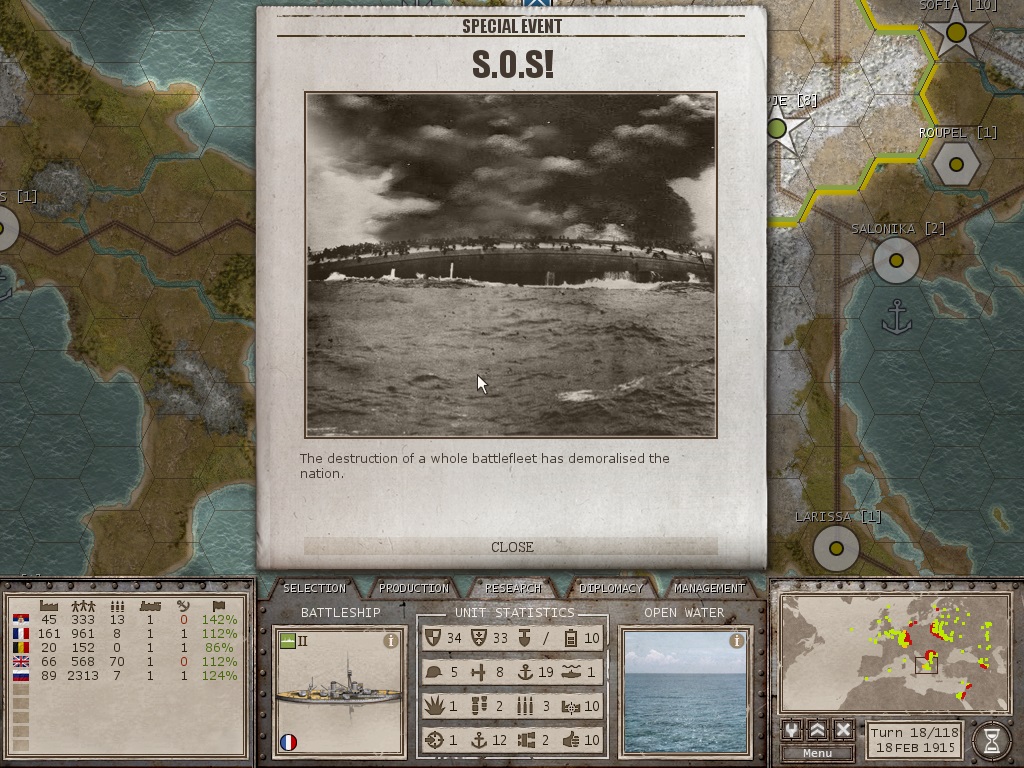The width and height of the screenshot is (1024, 768).
Task: Select the Russian flag row in nation list
Action: coord(22,675)
